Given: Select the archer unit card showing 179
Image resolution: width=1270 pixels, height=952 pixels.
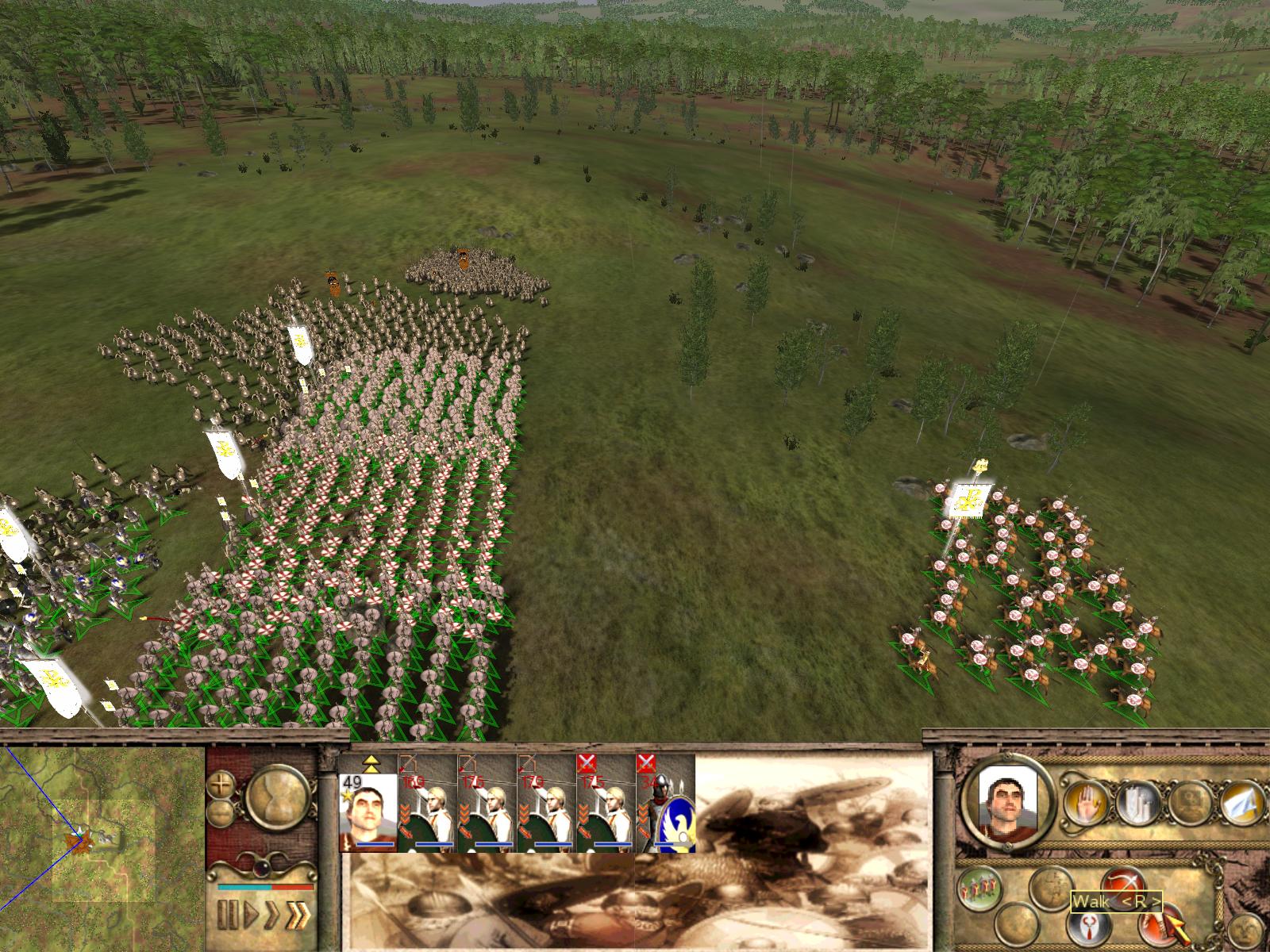Looking at the screenshot, I should pyautogui.click(x=546, y=803).
